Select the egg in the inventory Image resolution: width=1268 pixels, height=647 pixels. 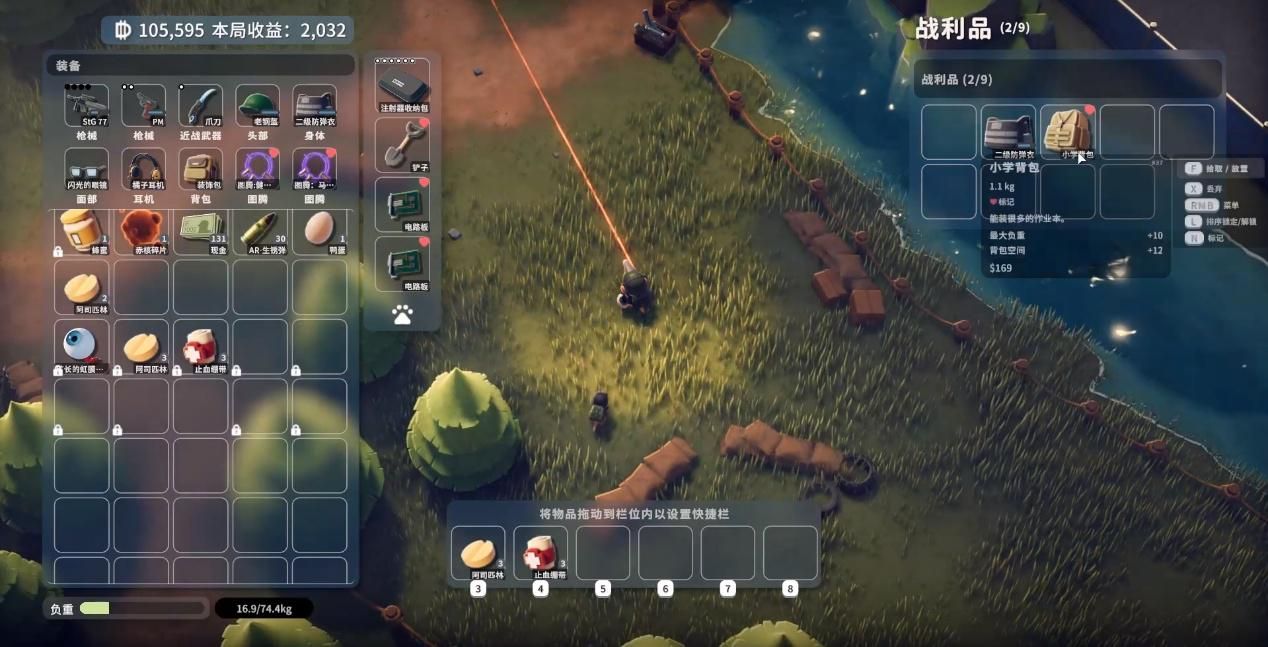320,230
